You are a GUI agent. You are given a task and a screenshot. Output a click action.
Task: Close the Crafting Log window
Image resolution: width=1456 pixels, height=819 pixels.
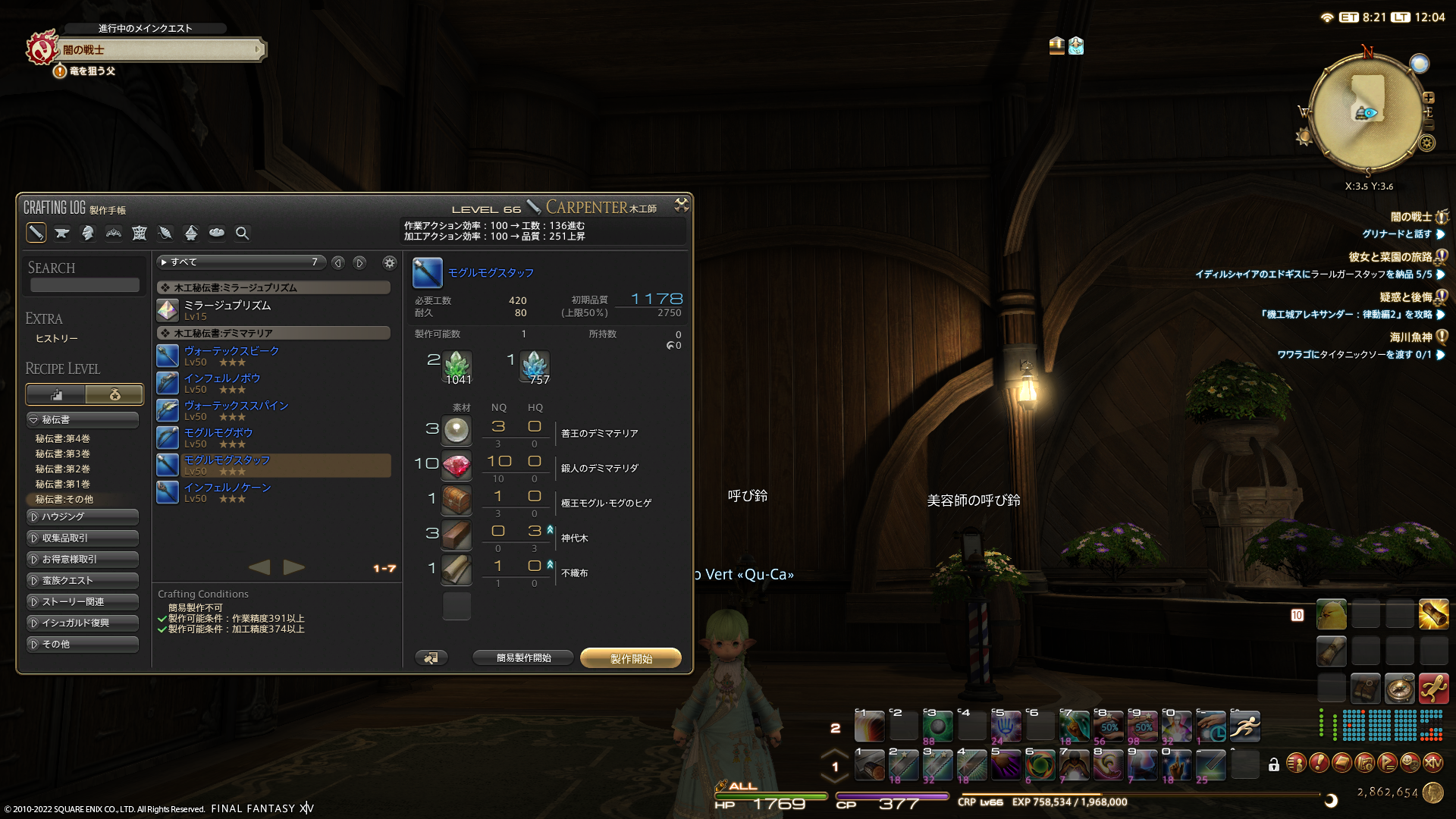[681, 205]
